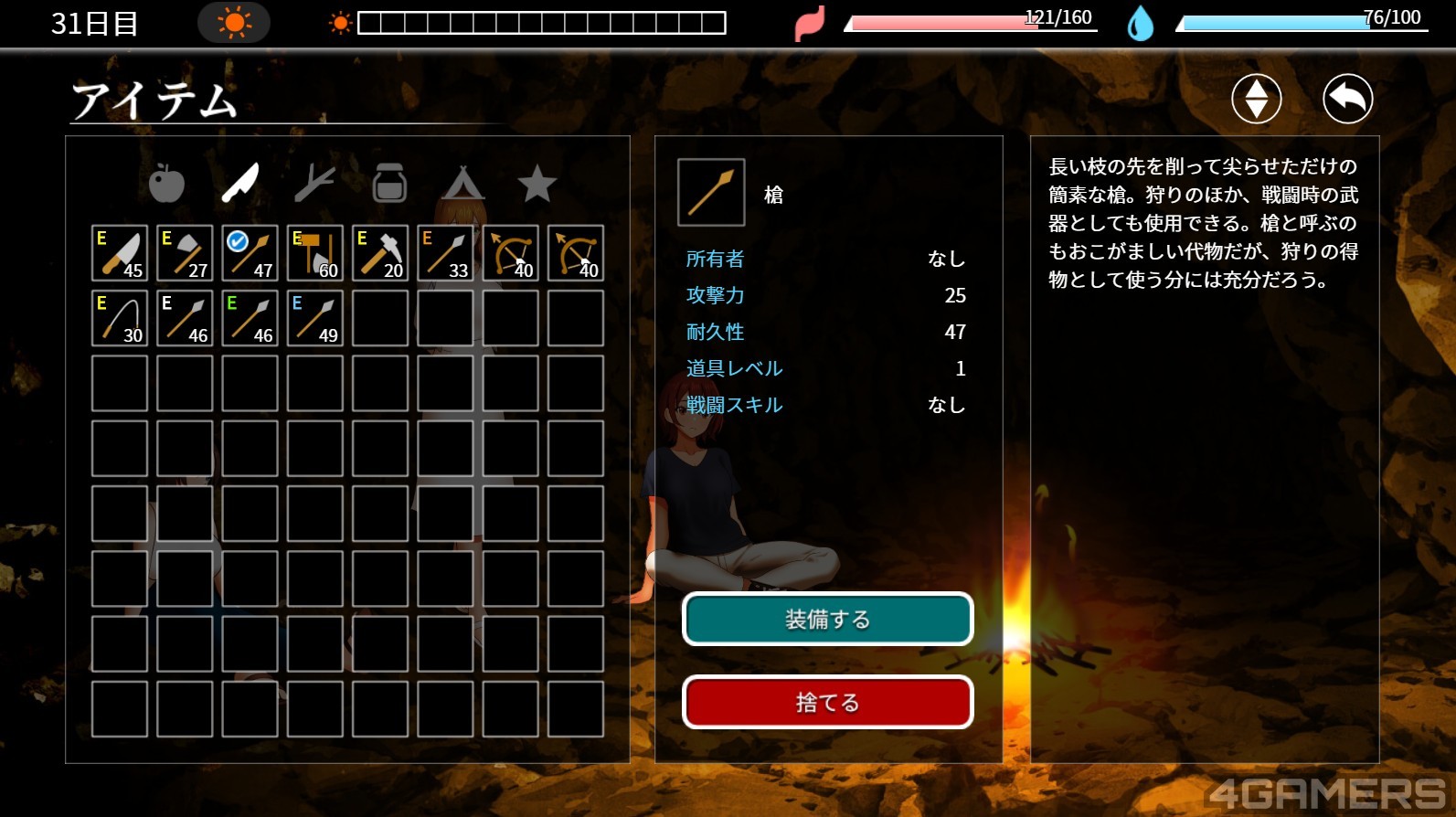The image size is (1456, 817).
Task: Click the up-down sort arrows button
Action: coord(1256,99)
